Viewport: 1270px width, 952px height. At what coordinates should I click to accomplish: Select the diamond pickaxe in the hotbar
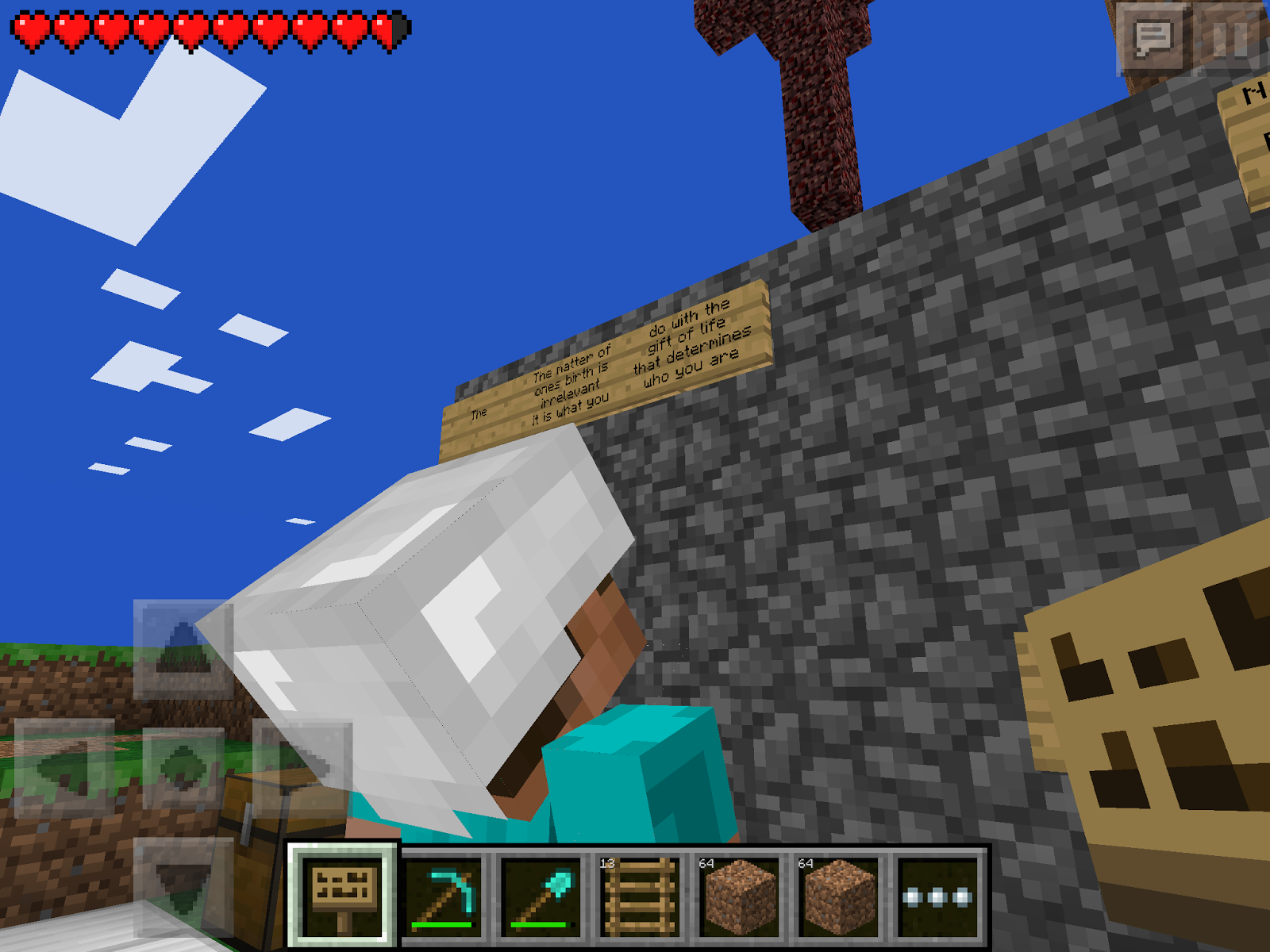click(x=443, y=896)
